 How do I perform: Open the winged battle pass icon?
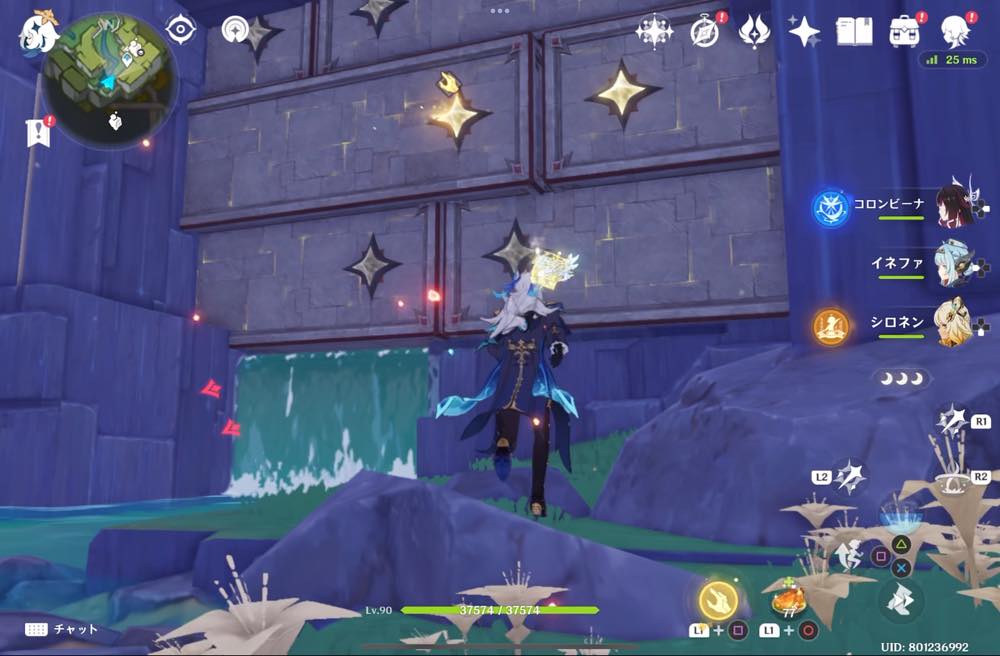click(x=753, y=32)
